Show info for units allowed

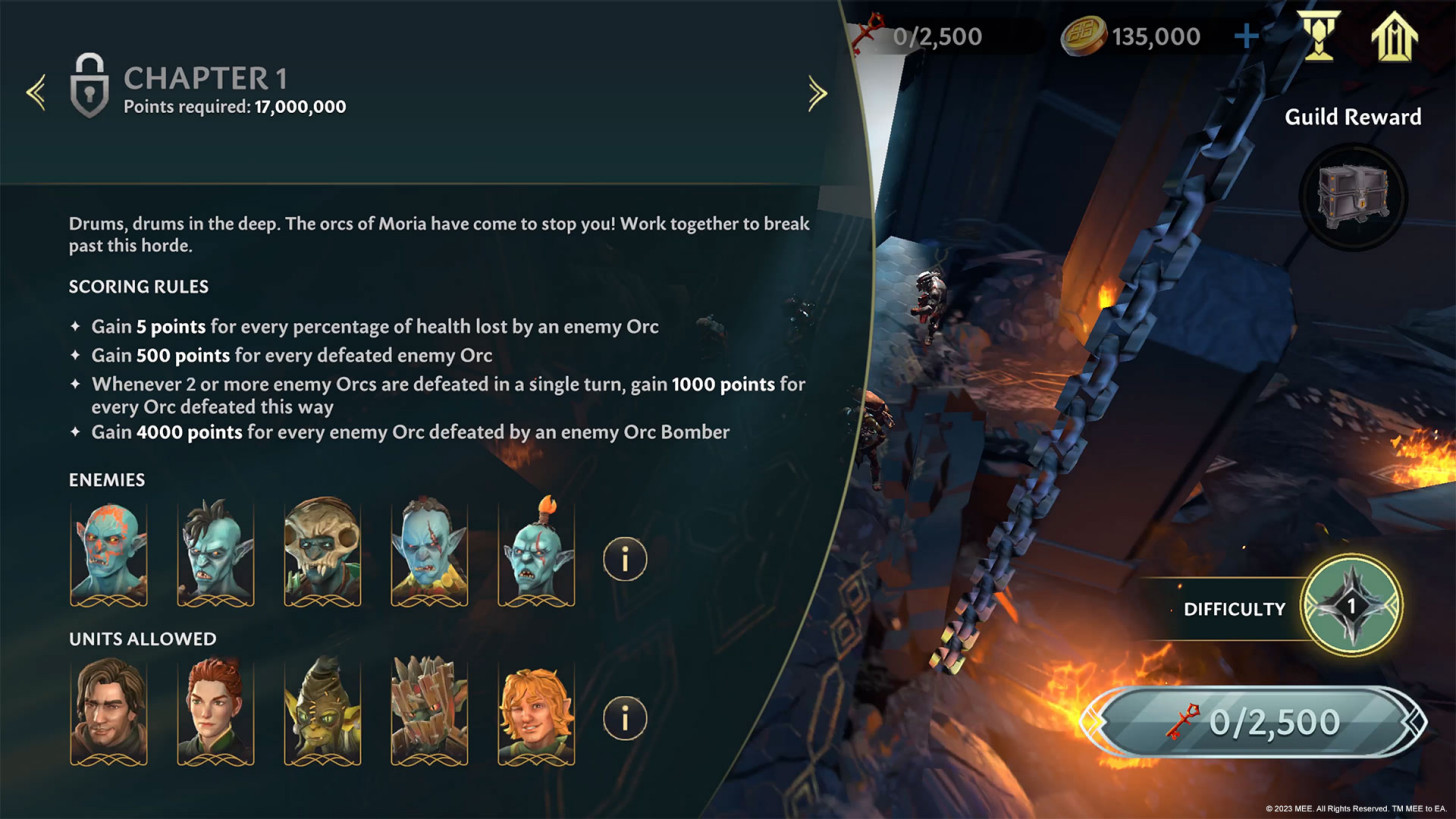point(625,717)
